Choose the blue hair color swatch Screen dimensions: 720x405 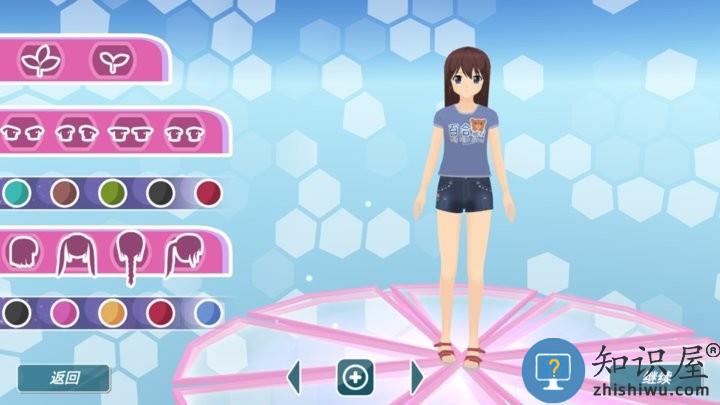tap(208, 313)
